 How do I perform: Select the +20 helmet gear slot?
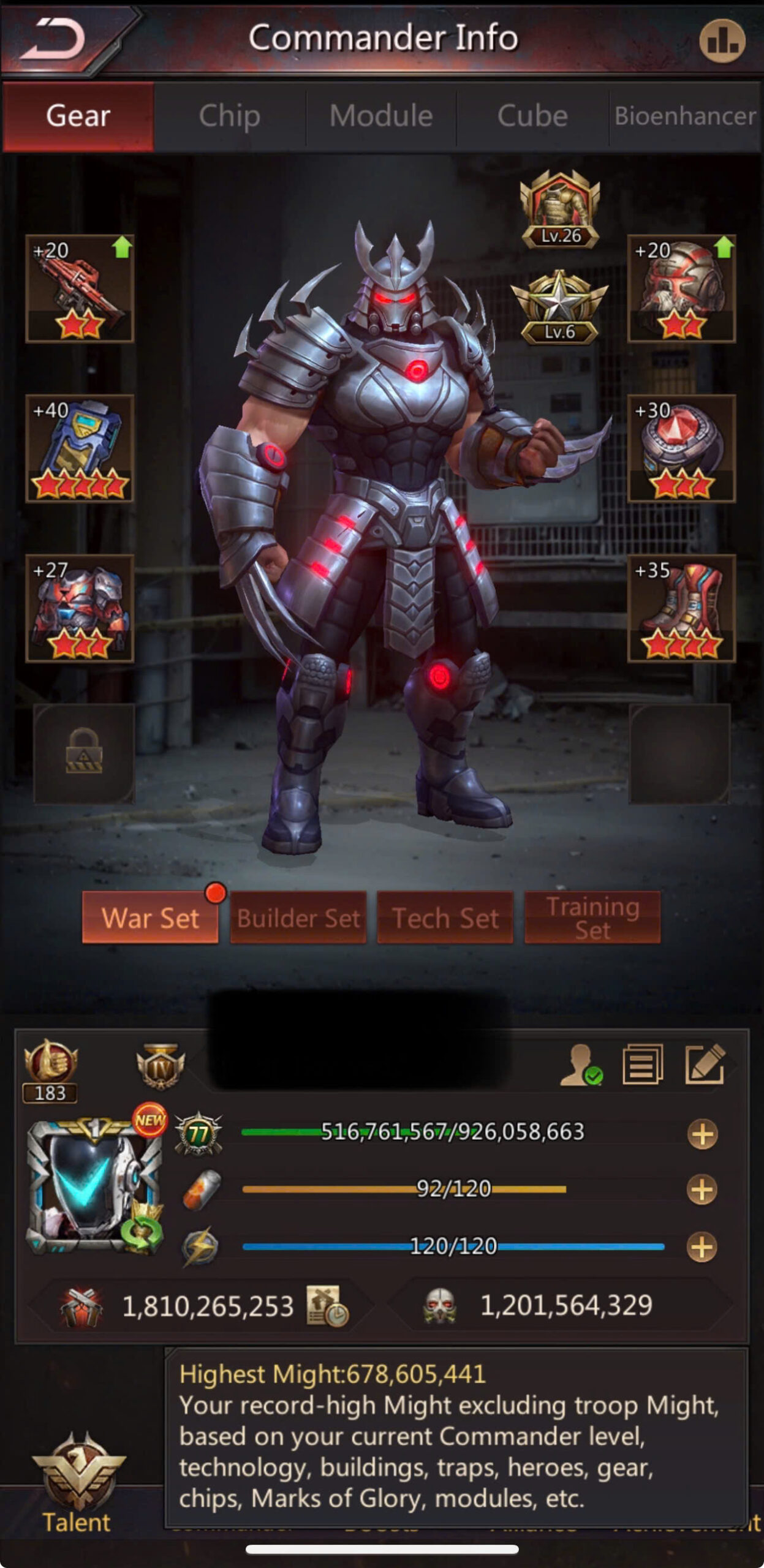[x=681, y=288]
